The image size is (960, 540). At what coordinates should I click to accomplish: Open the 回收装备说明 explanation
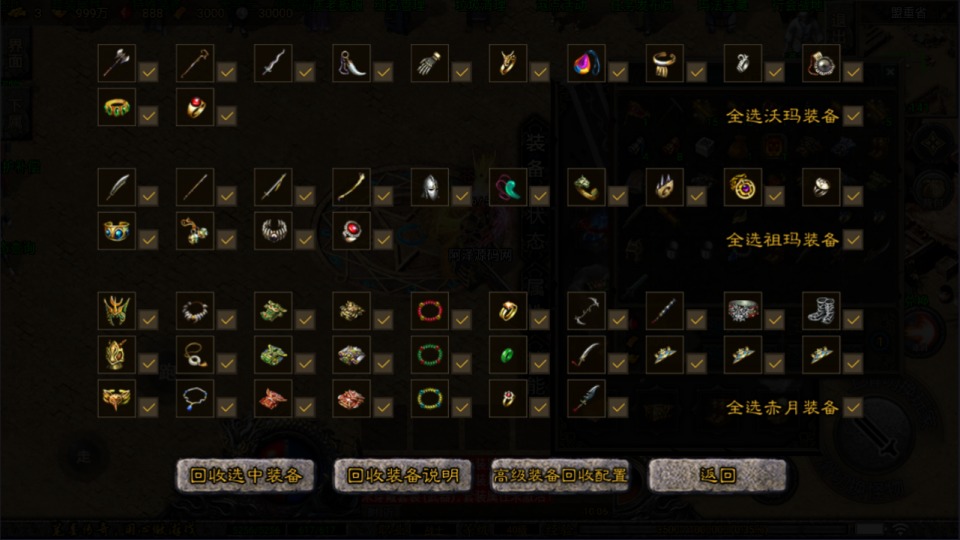[x=403, y=476]
